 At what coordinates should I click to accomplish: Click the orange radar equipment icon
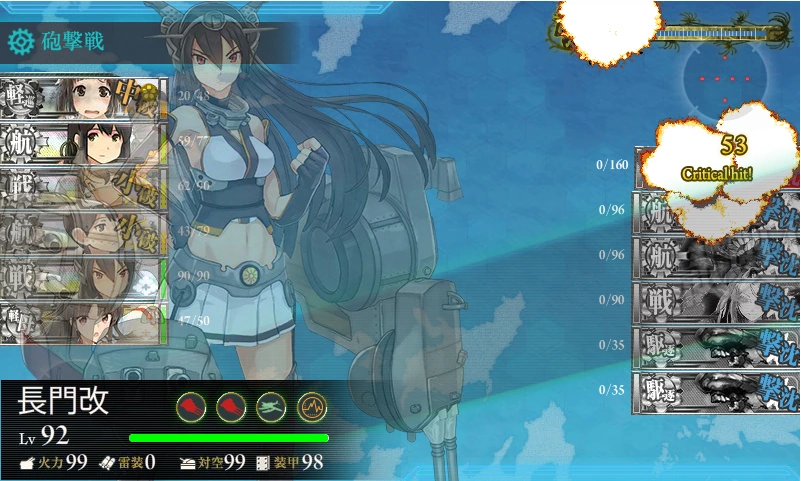311,406
